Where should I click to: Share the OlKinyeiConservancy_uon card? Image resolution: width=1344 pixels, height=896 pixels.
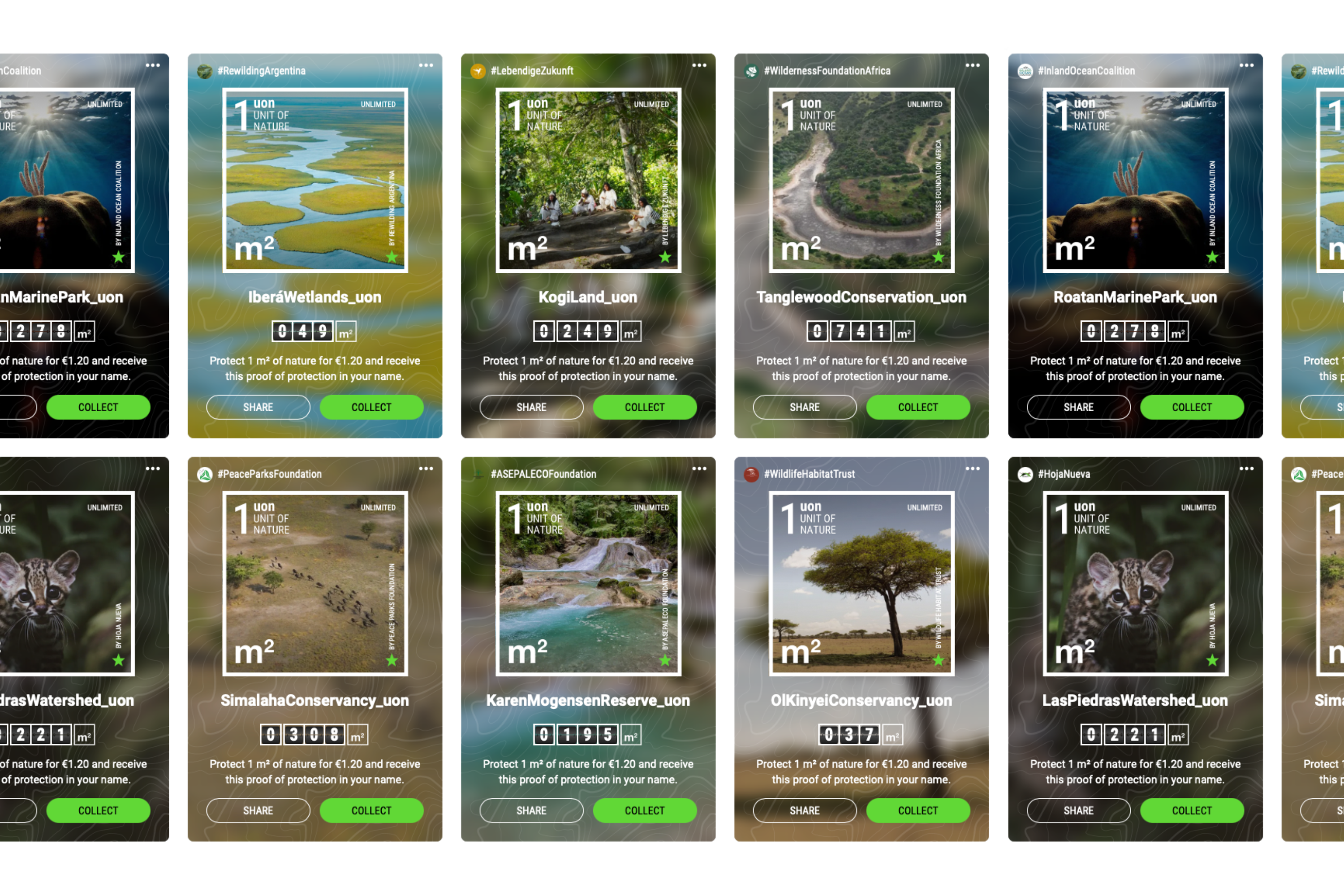click(805, 810)
